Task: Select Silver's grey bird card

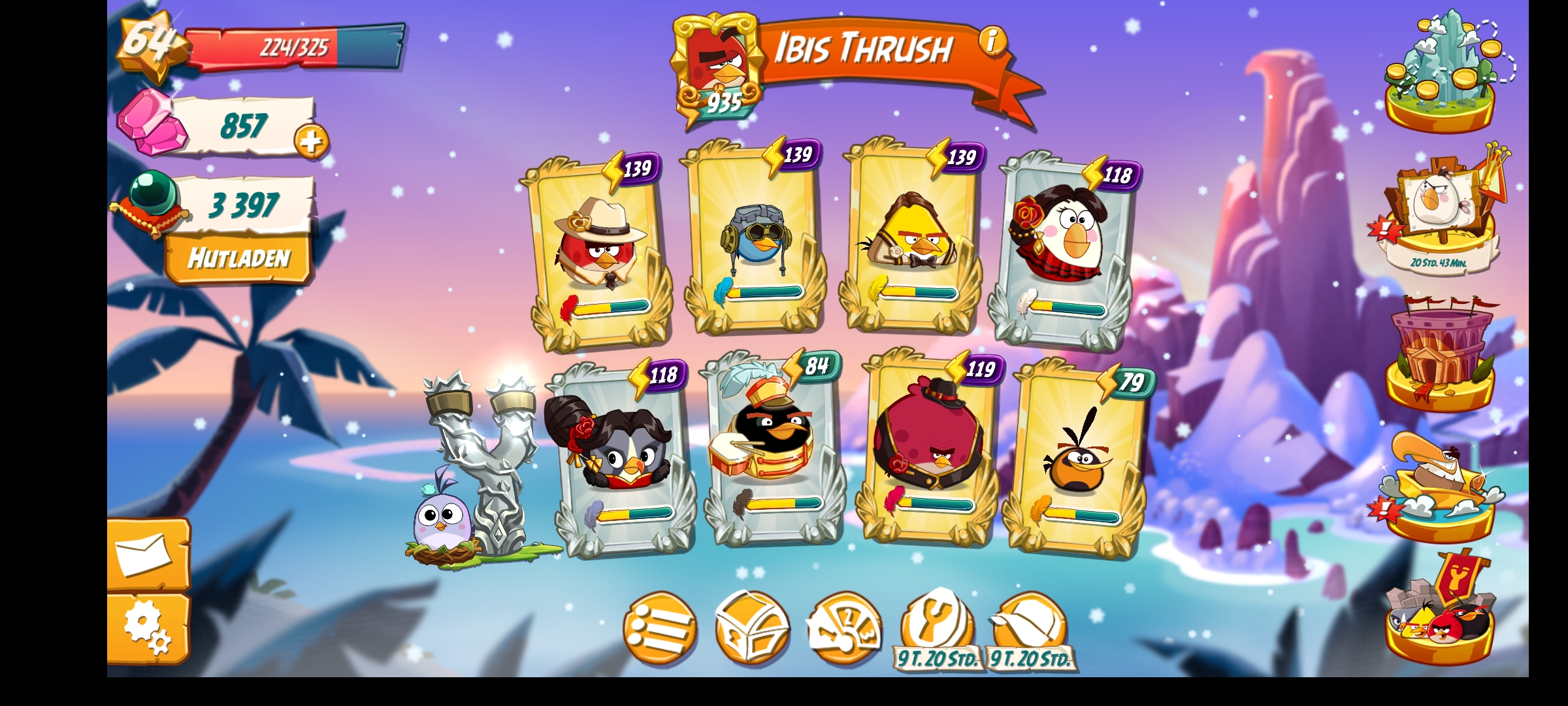Action: pyautogui.click(x=619, y=458)
